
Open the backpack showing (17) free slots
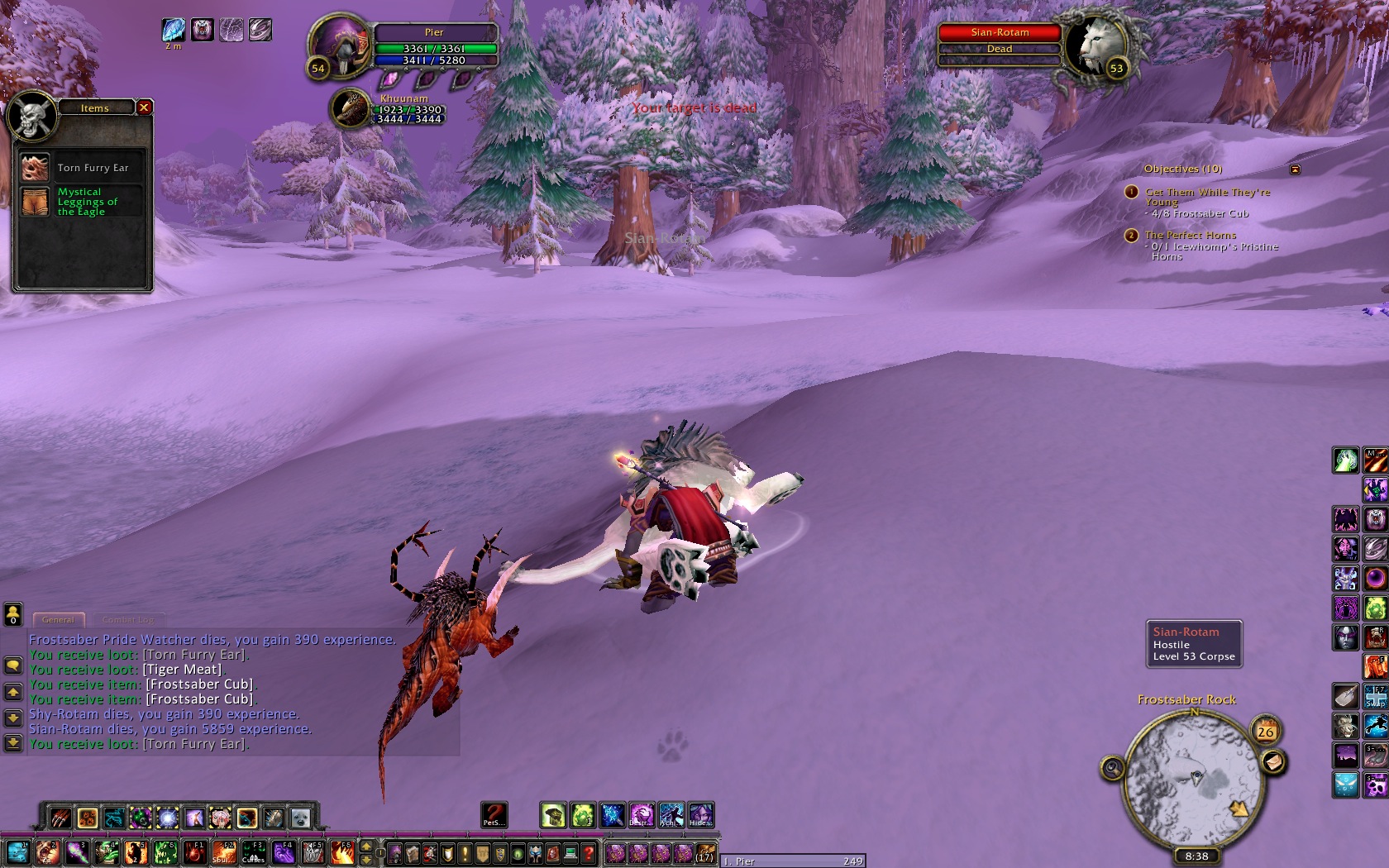(x=704, y=853)
